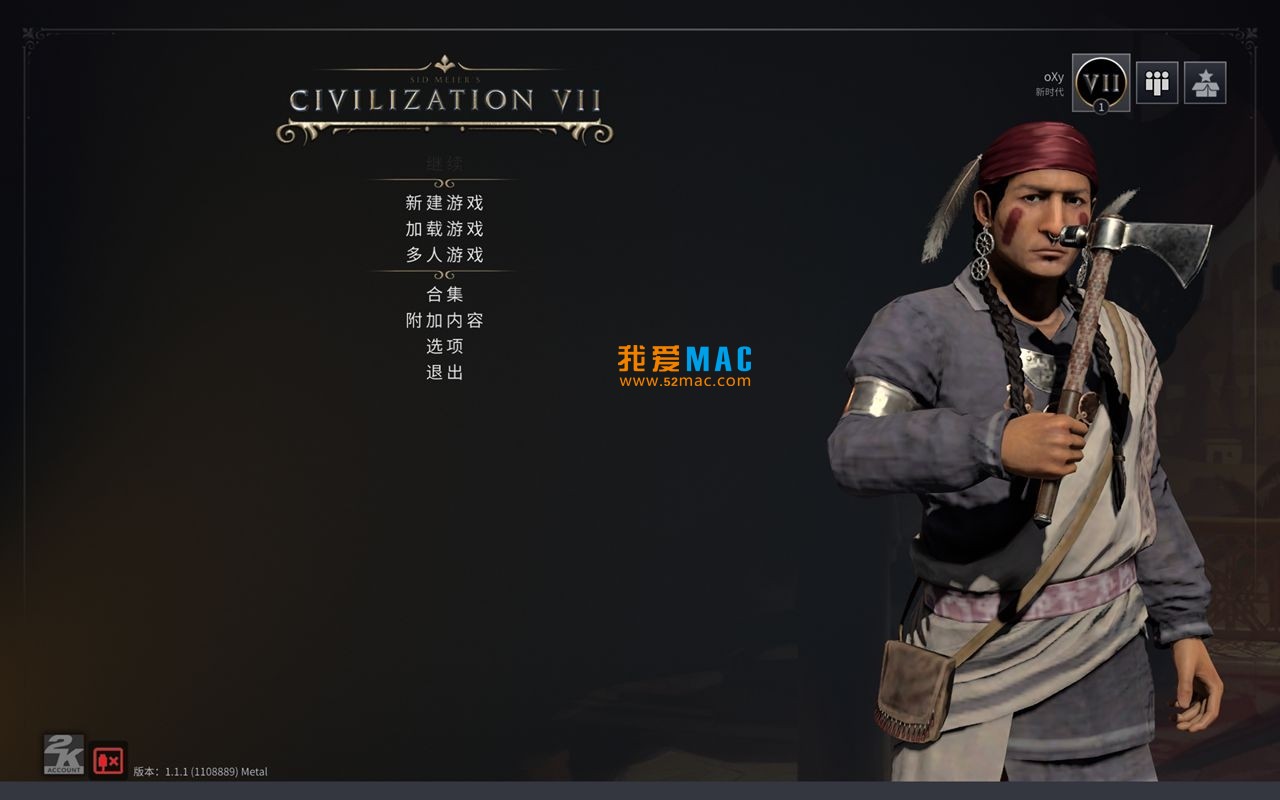Click the star-and-box rewards icon button
Image resolution: width=1280 pixels, height=800 pixels.
[x=1205, y=83]
